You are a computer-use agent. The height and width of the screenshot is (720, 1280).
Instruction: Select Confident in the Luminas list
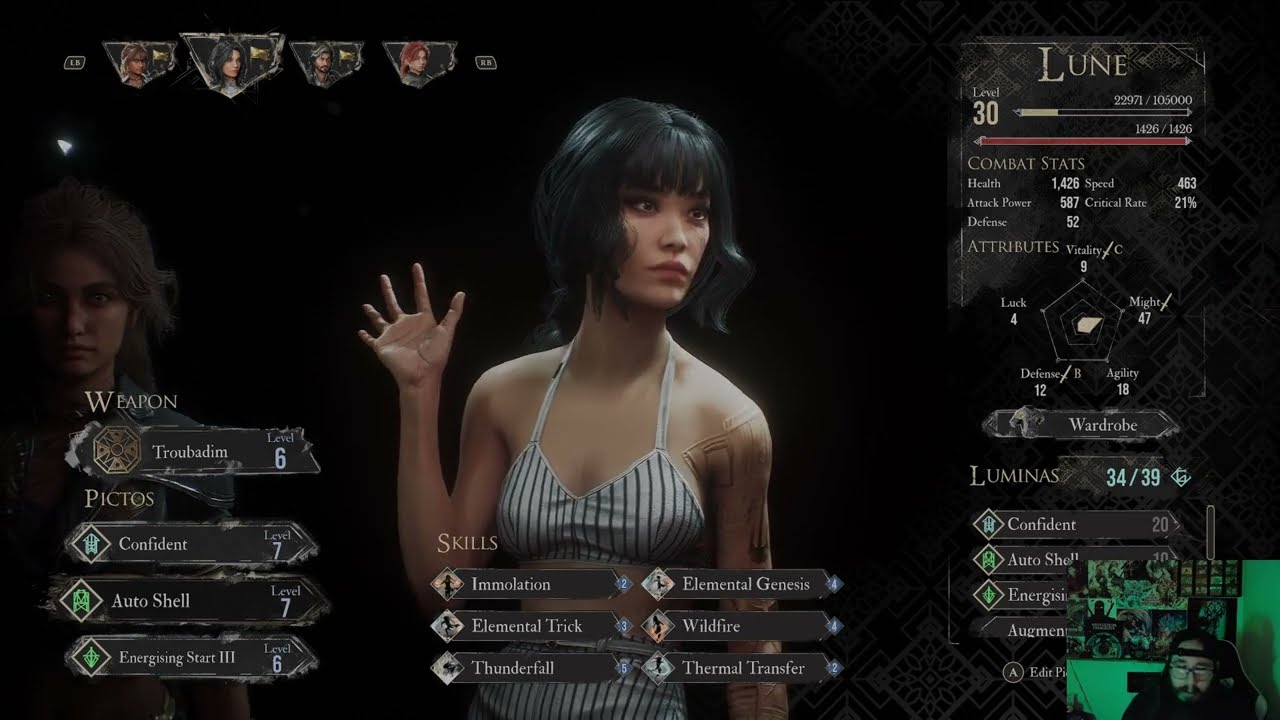click(x=1075, y=524)
